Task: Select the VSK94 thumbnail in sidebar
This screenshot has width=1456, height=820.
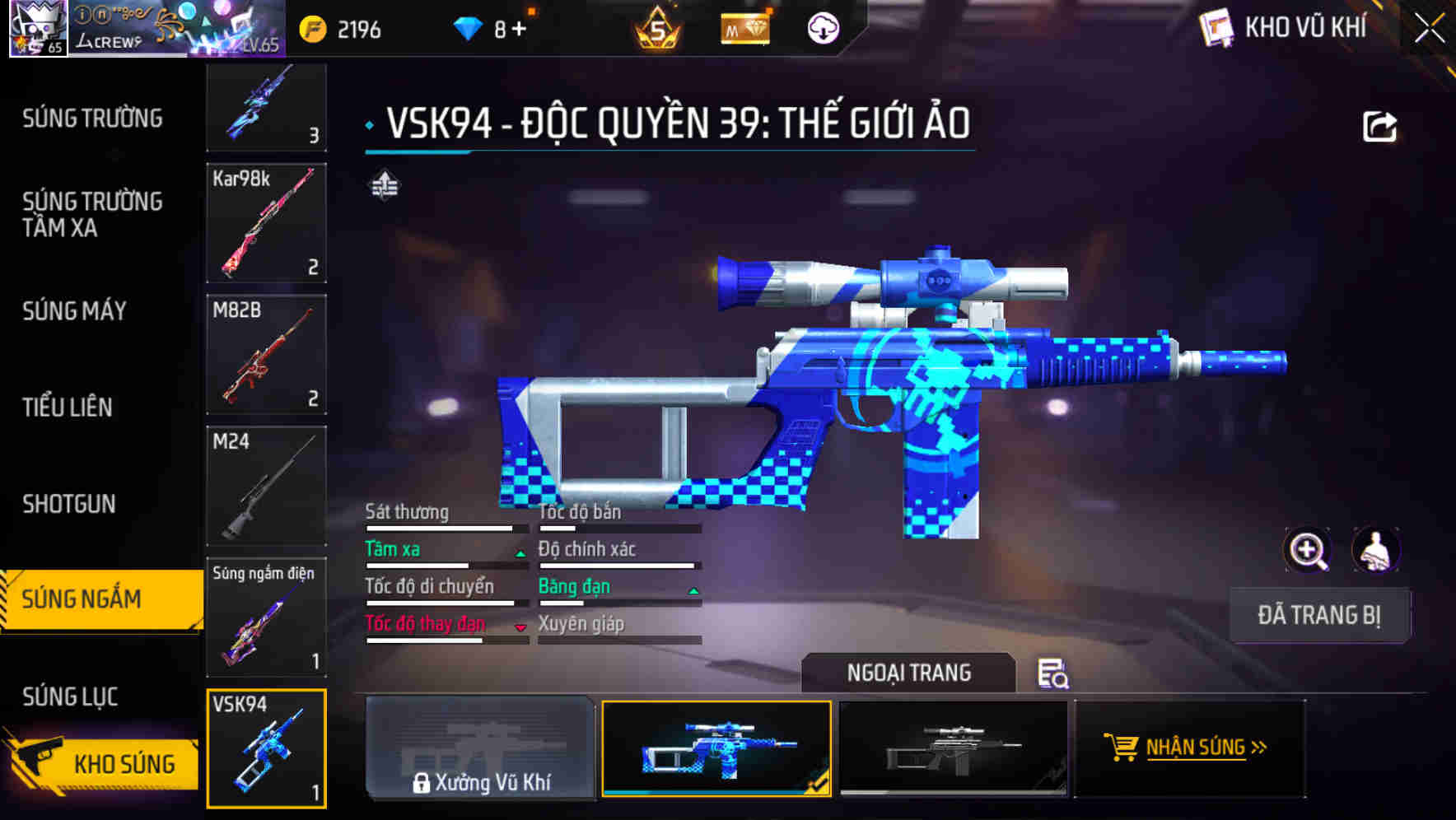Action: click(x=267, y=749)
